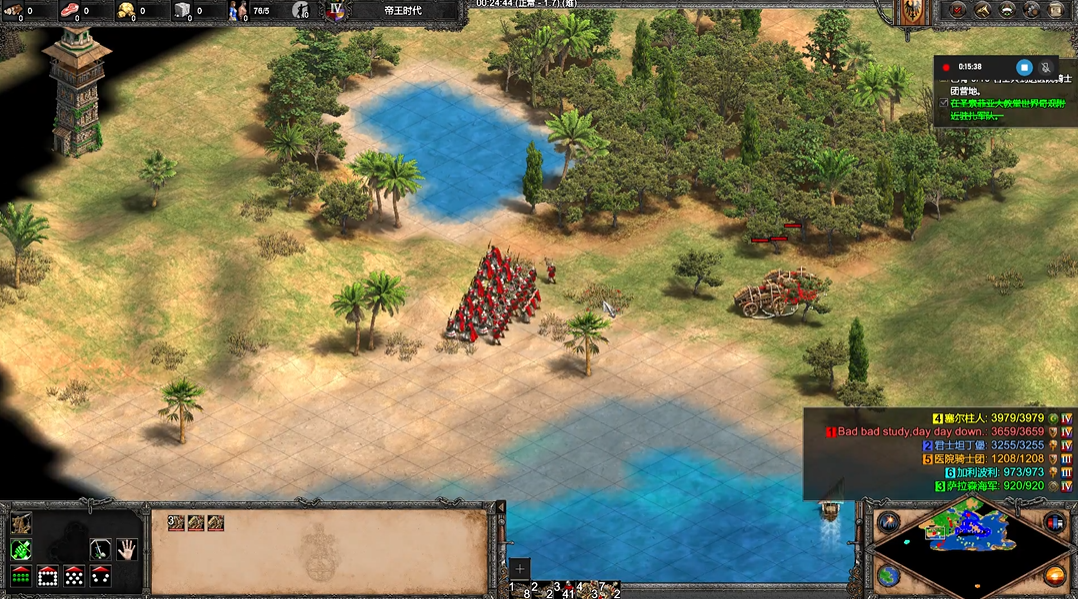Open the main game menu scroll button
Image resolution: width=1078 pixels, height=599 pixels.
click(x=1058, y=10)
